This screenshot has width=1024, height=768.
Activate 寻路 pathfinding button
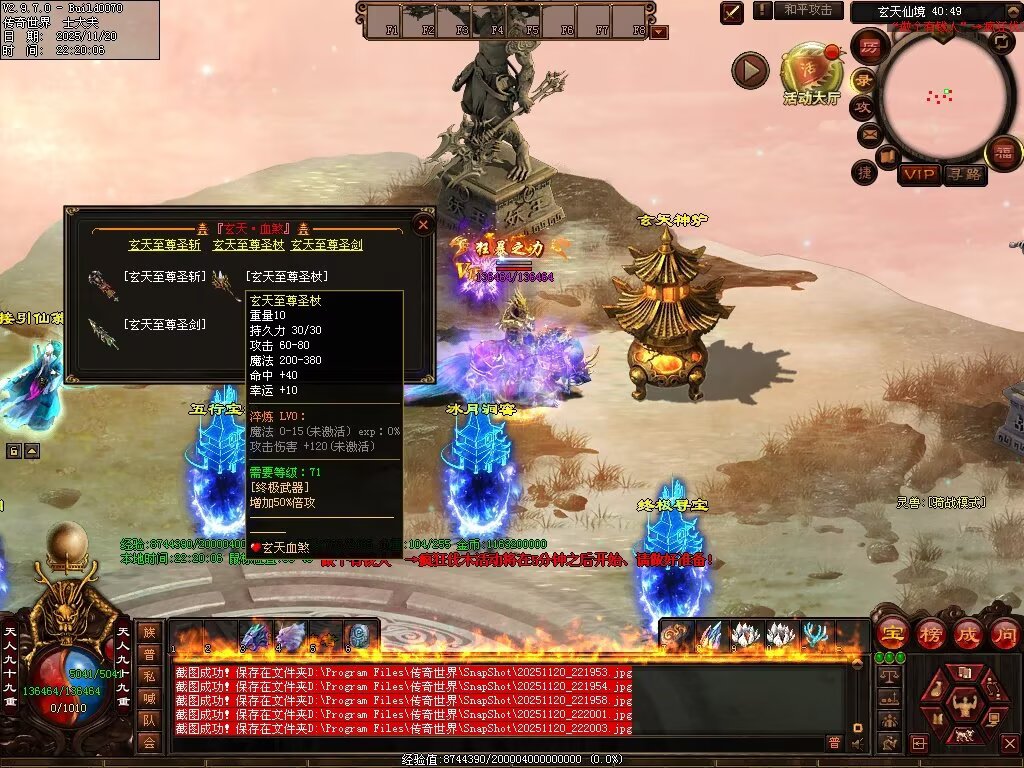click(965, 175)
